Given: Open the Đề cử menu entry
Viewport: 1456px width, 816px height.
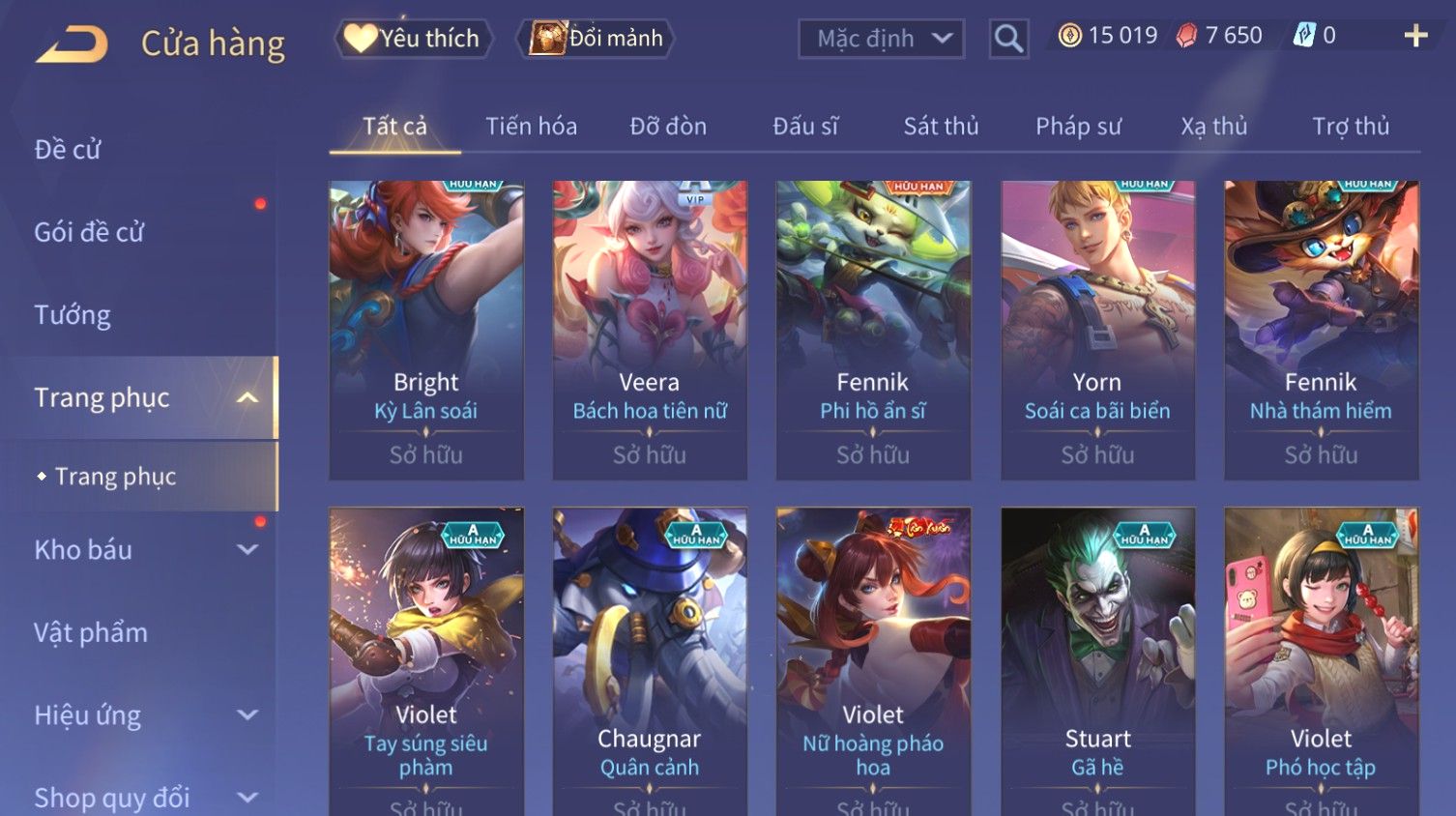Looking at the screenshot, I should click(x=68, y=150).
